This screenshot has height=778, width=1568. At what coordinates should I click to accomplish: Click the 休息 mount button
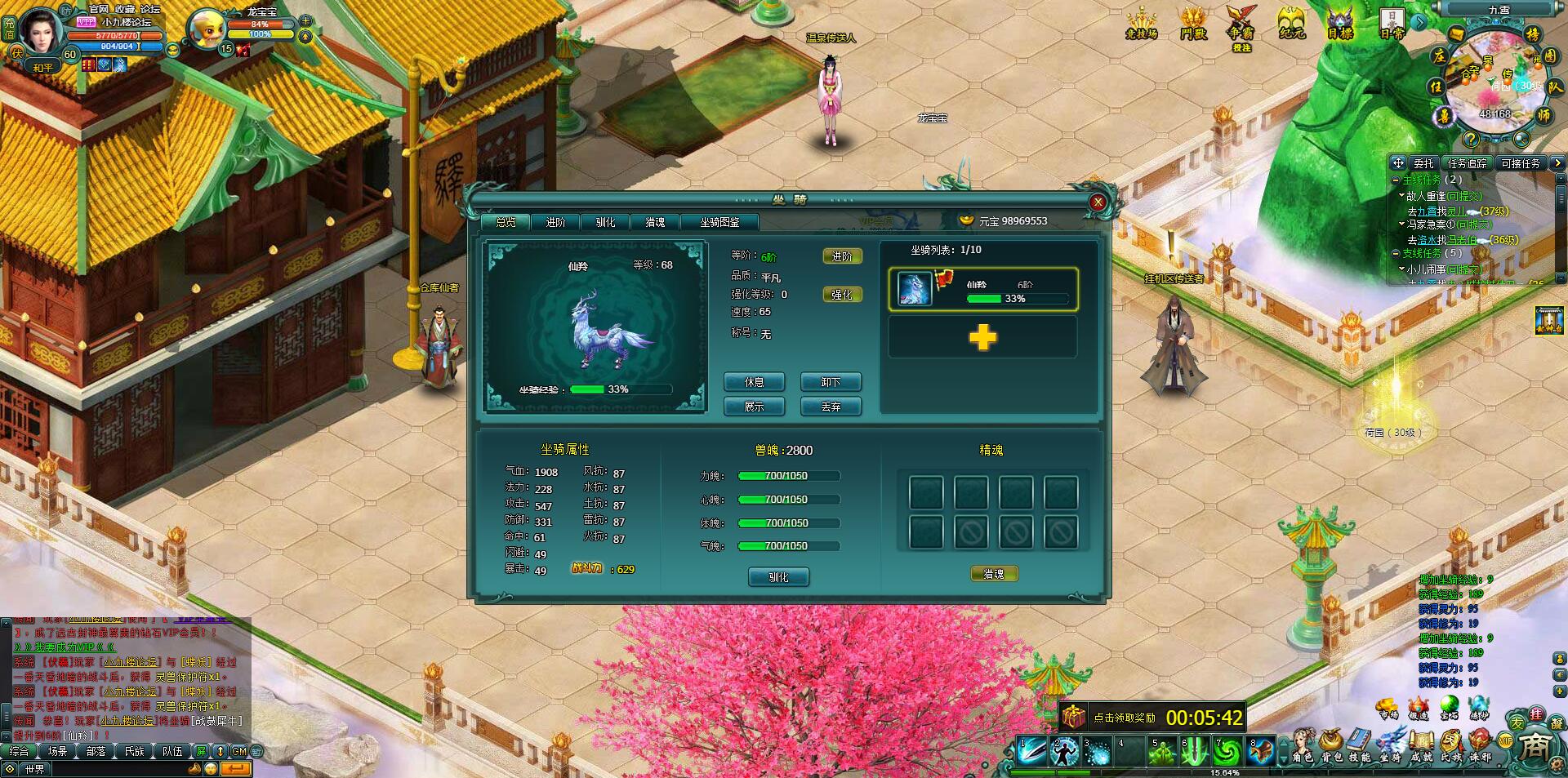coord(754,382)
